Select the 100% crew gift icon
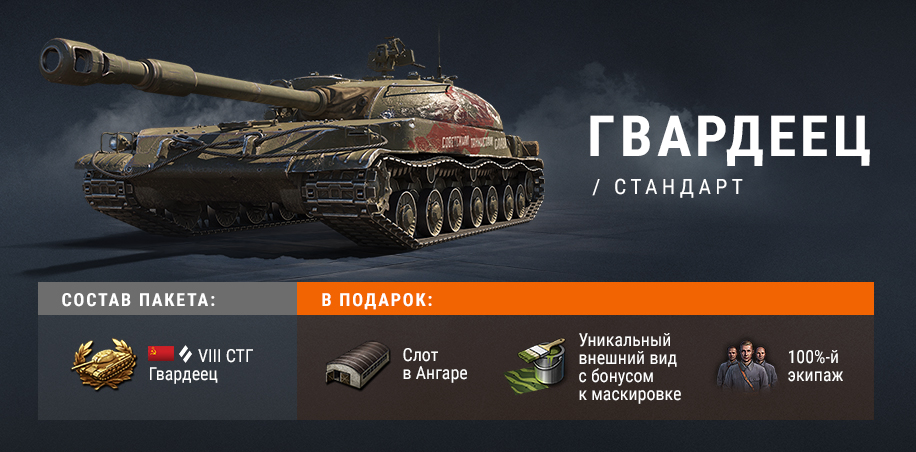Viewport: 916px width, 452px height. point(745,366)
